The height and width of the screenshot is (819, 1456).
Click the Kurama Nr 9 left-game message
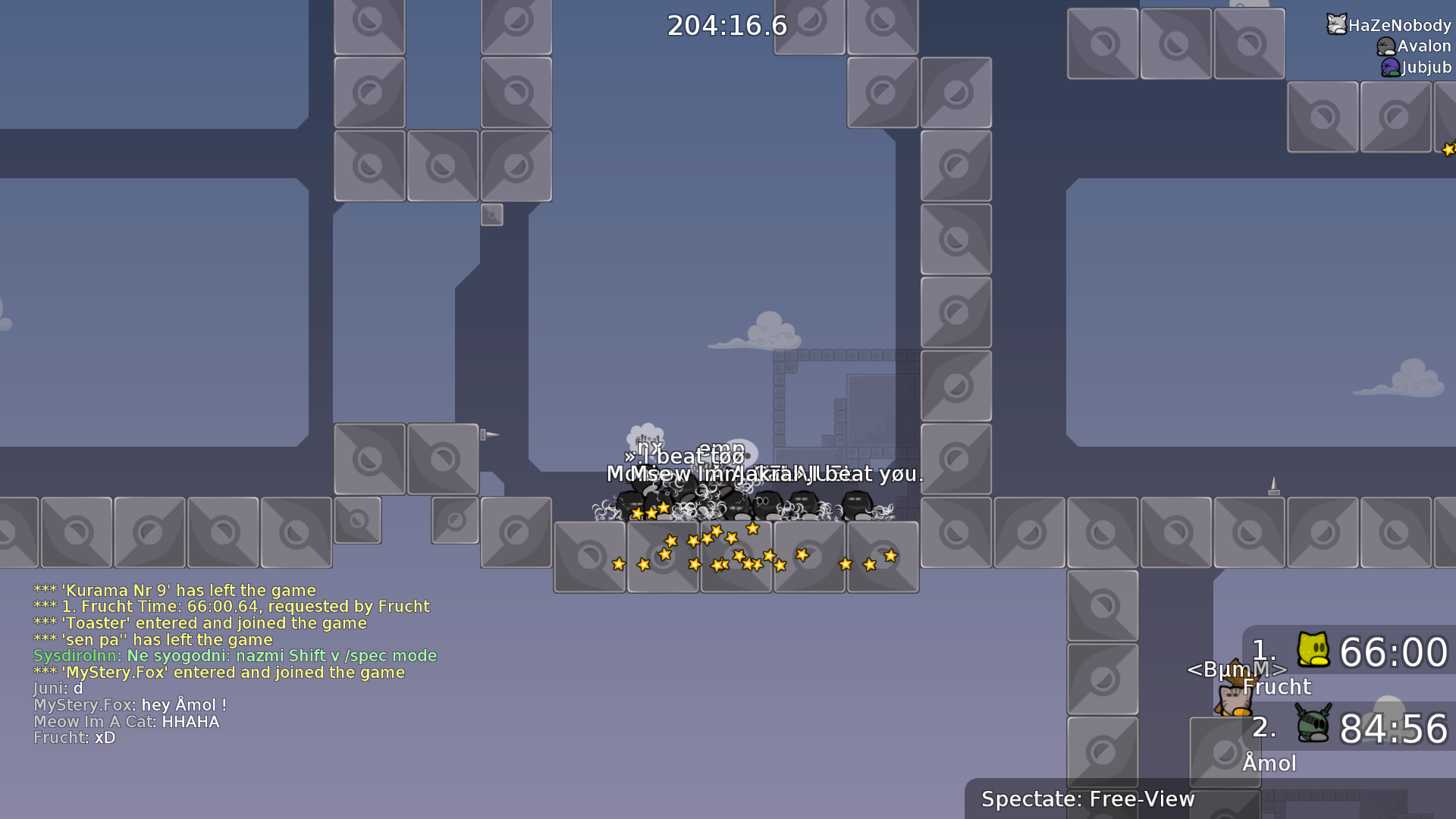[174, 590]
